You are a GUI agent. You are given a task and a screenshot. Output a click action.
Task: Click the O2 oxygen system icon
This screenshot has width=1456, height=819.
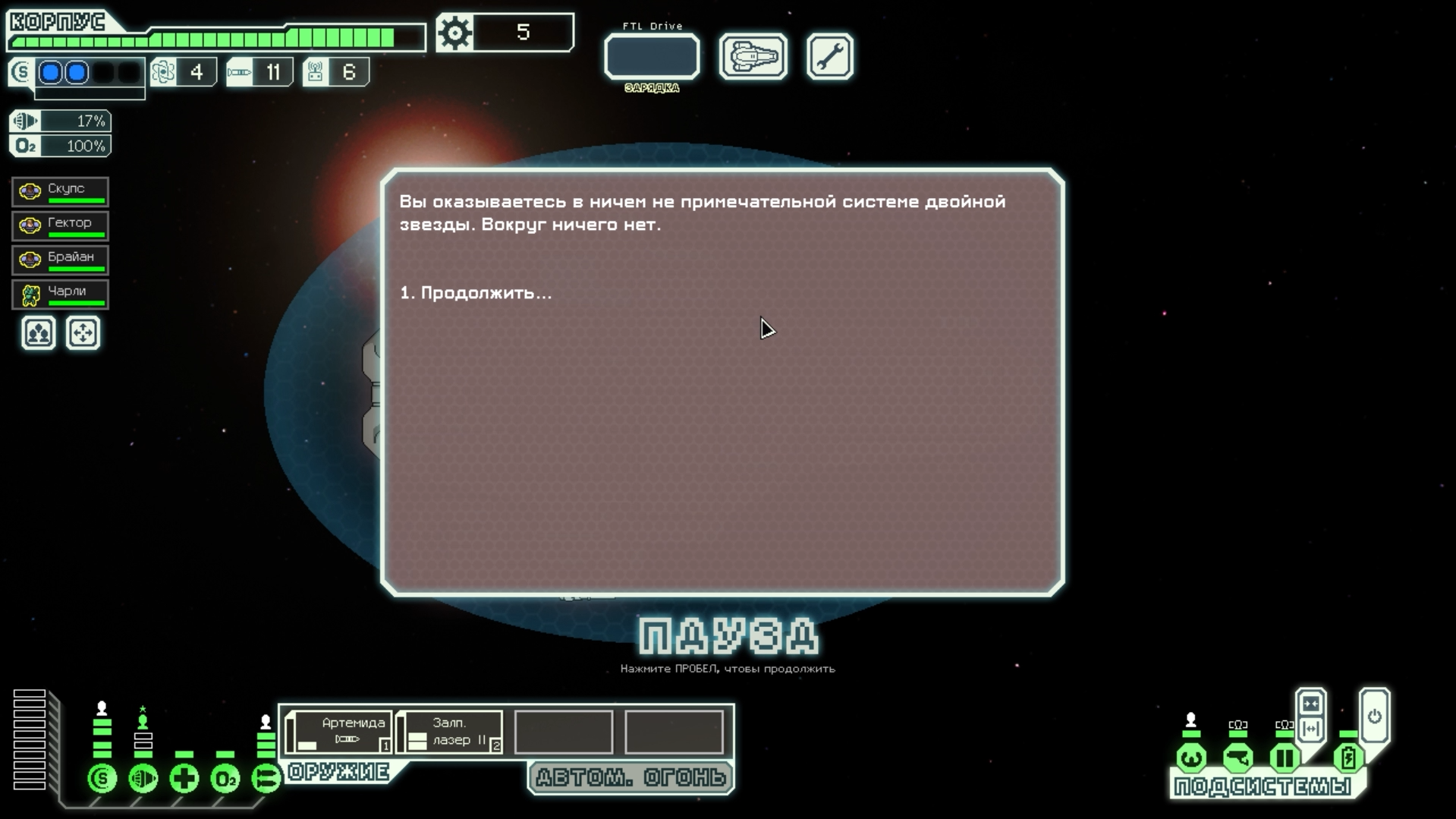[x=225, y=778]
